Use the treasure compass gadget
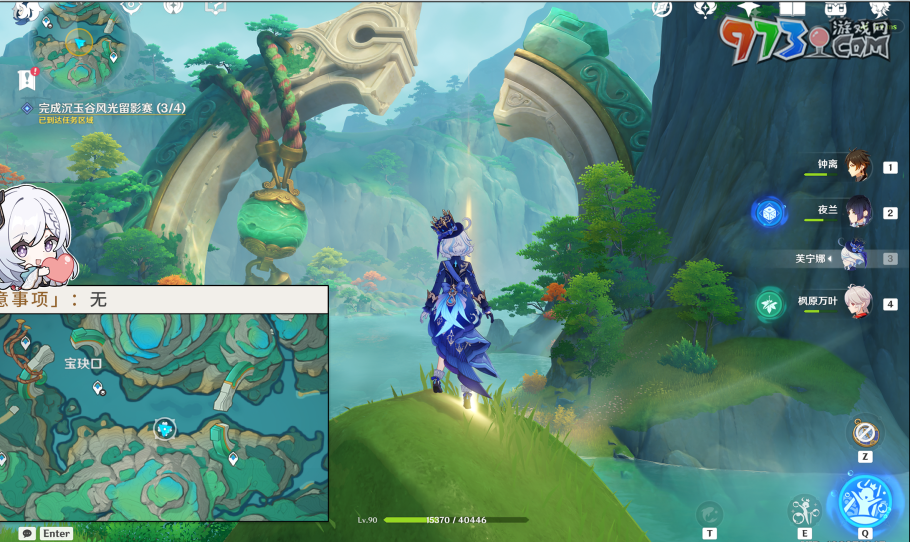Image resolution: width=910 pixels, height=542 pixels. tap(865, 433)
